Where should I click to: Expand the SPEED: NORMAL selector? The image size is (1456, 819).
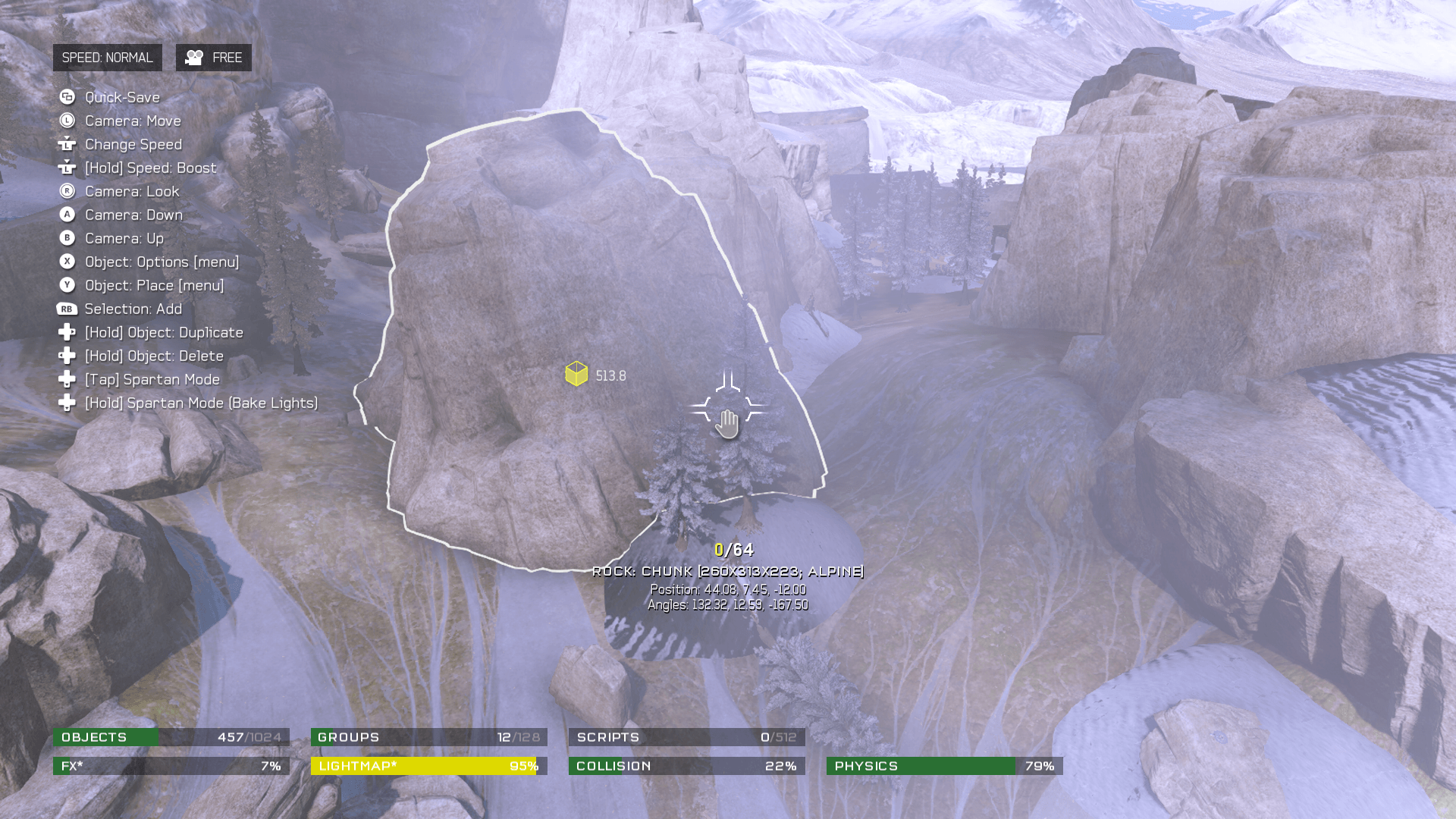tap(108, 56)
